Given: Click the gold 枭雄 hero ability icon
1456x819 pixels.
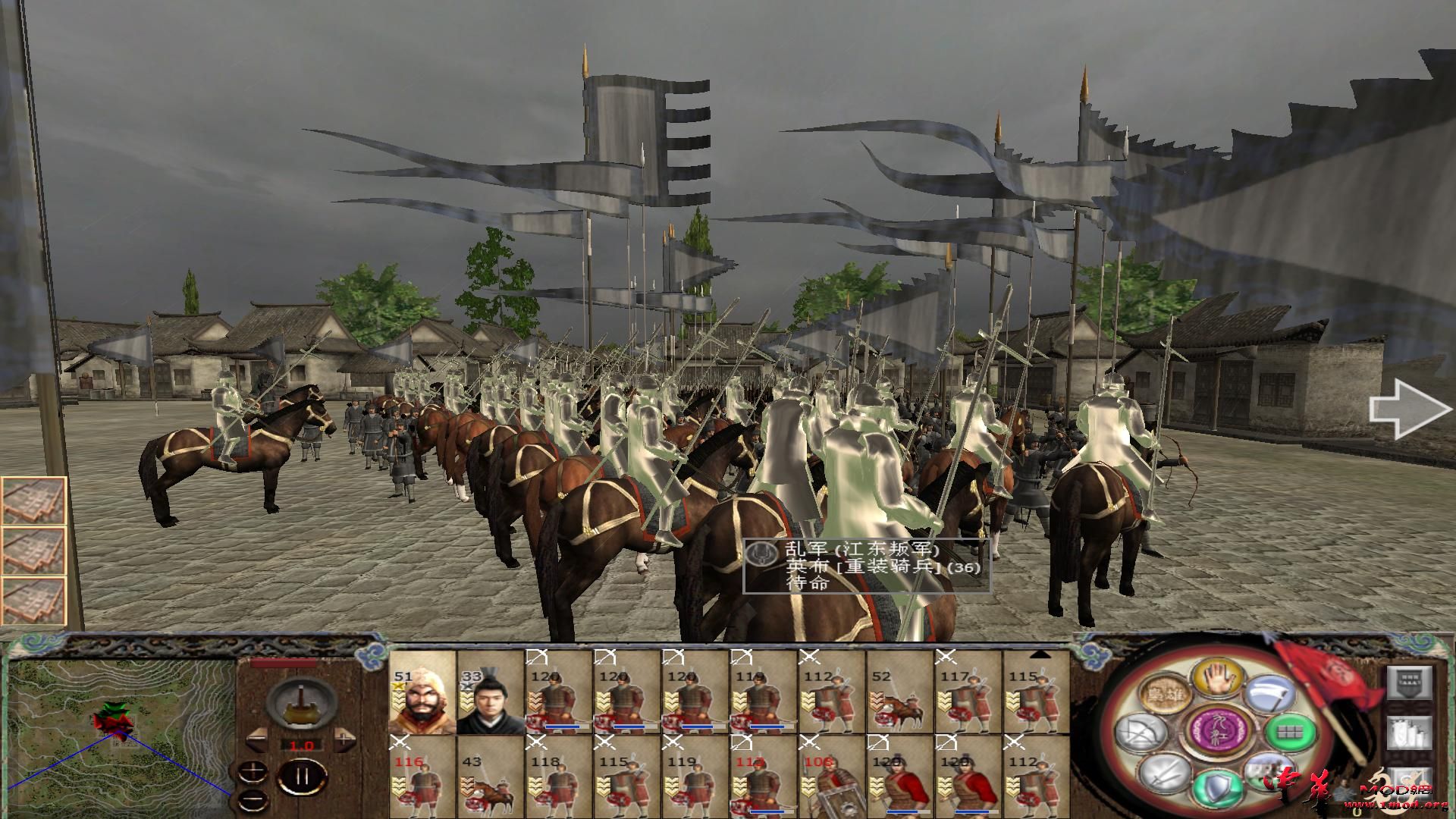Looking at the screenshot, I should point(1165,693).
